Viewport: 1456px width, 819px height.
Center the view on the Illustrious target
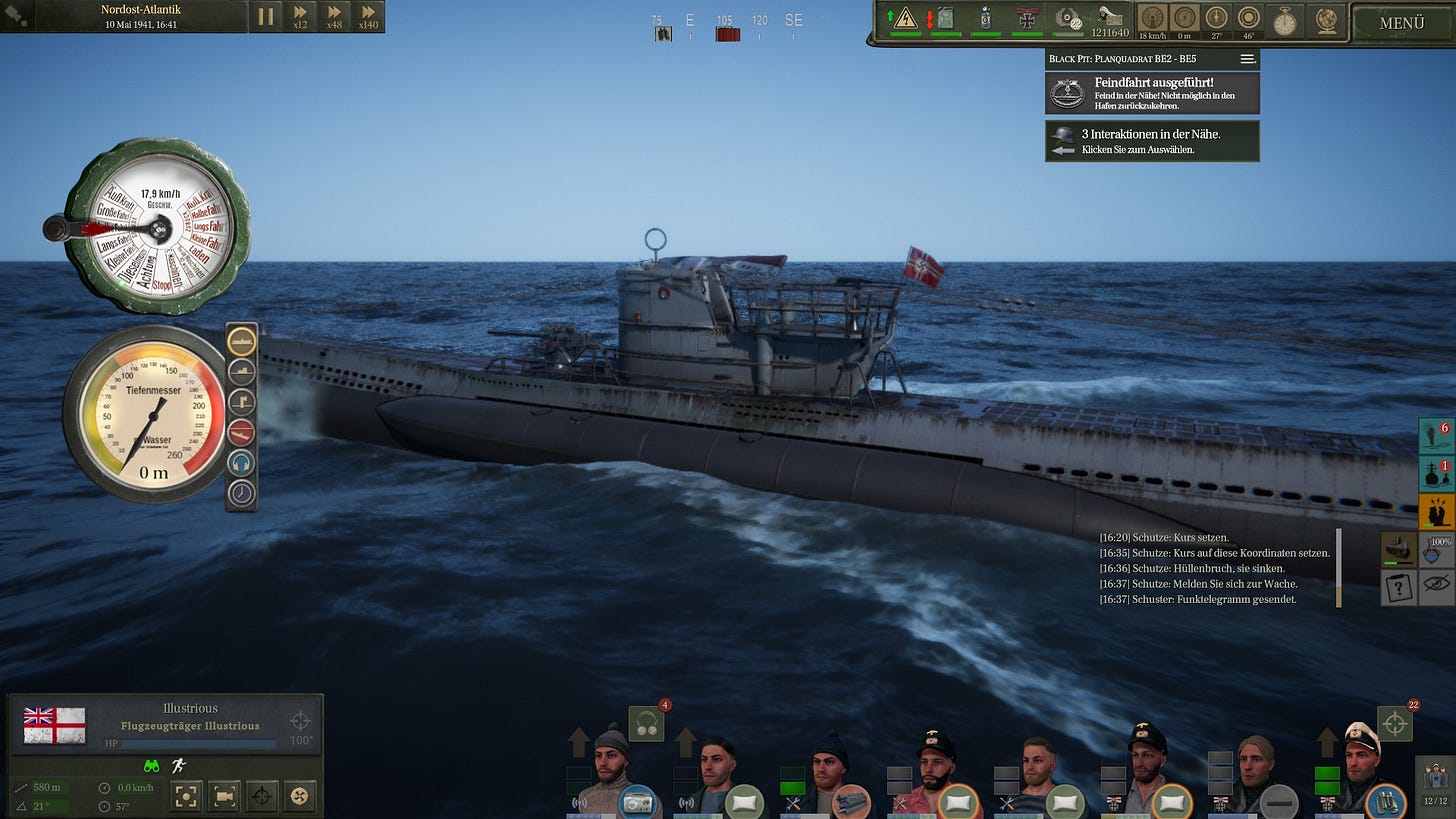tap(186, 796)
